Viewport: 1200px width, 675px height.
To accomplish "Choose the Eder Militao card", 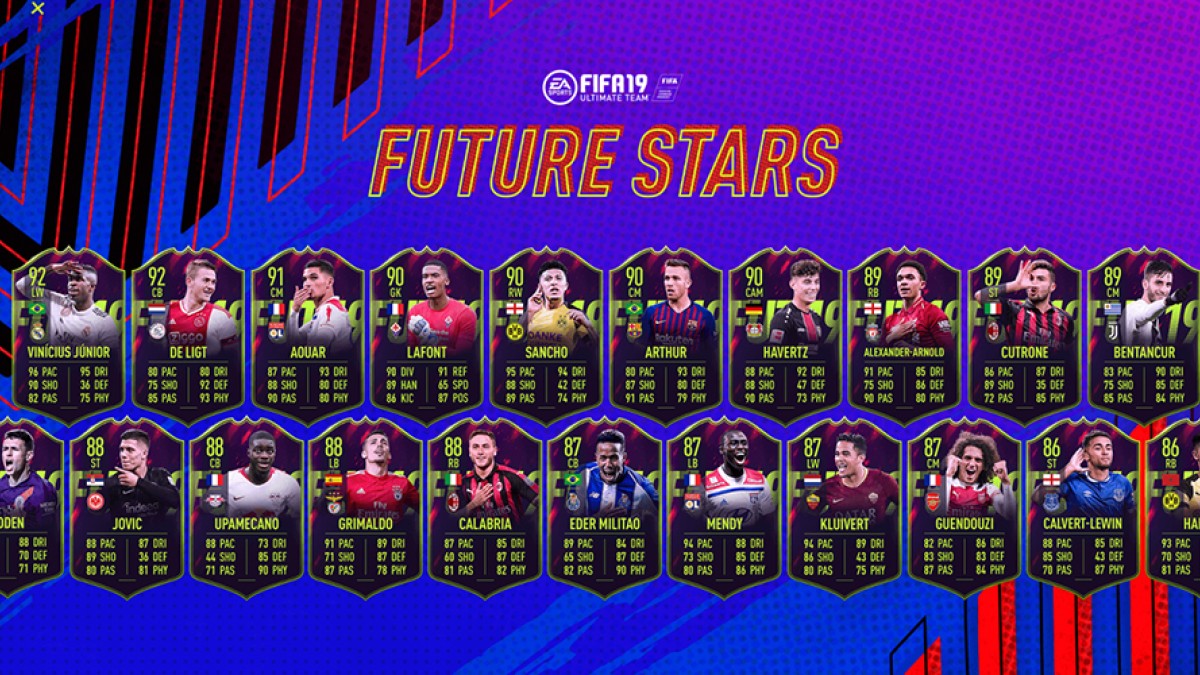I will point(605,506).
